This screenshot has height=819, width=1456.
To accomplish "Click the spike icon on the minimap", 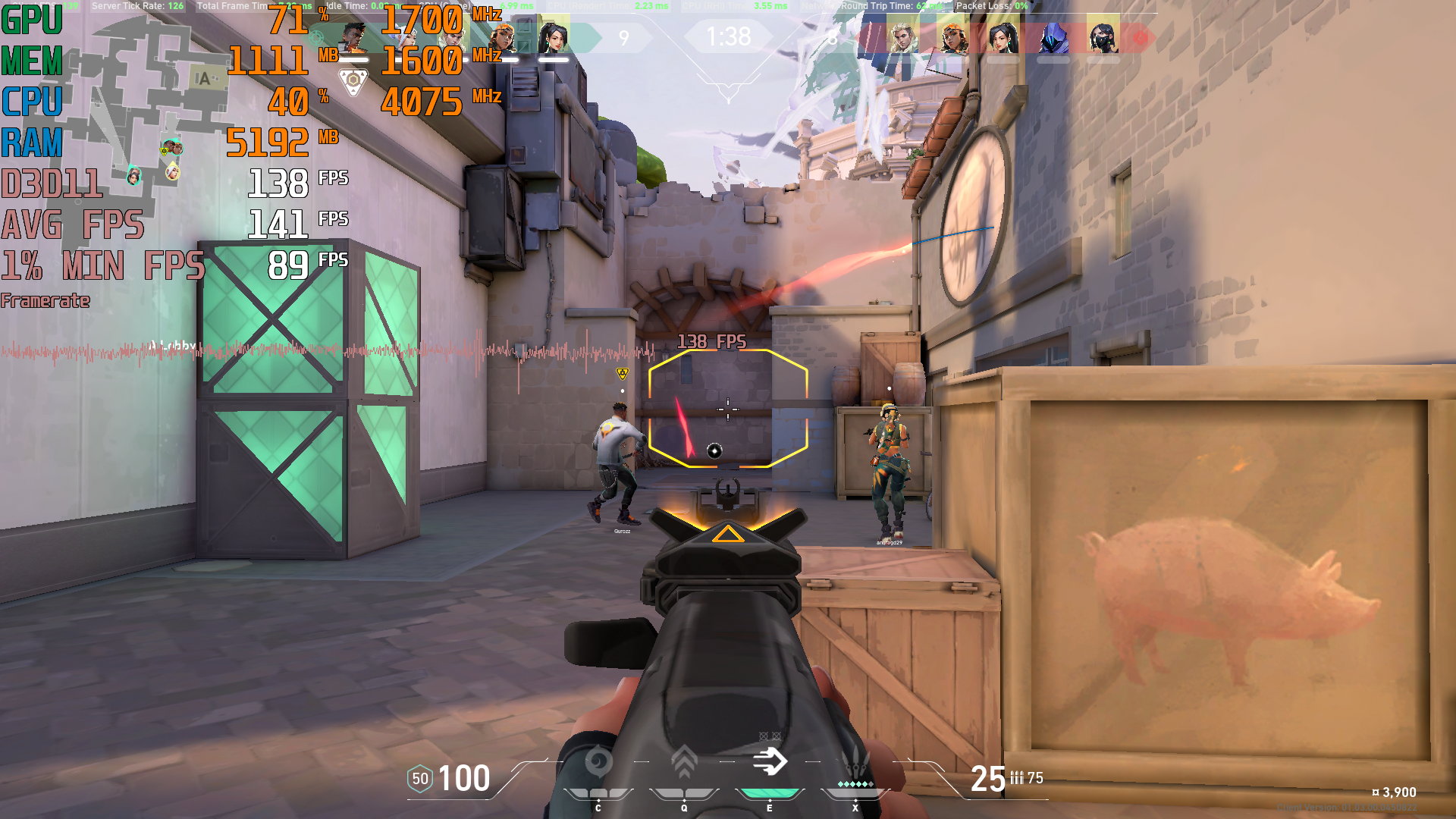I will [165, 150].
